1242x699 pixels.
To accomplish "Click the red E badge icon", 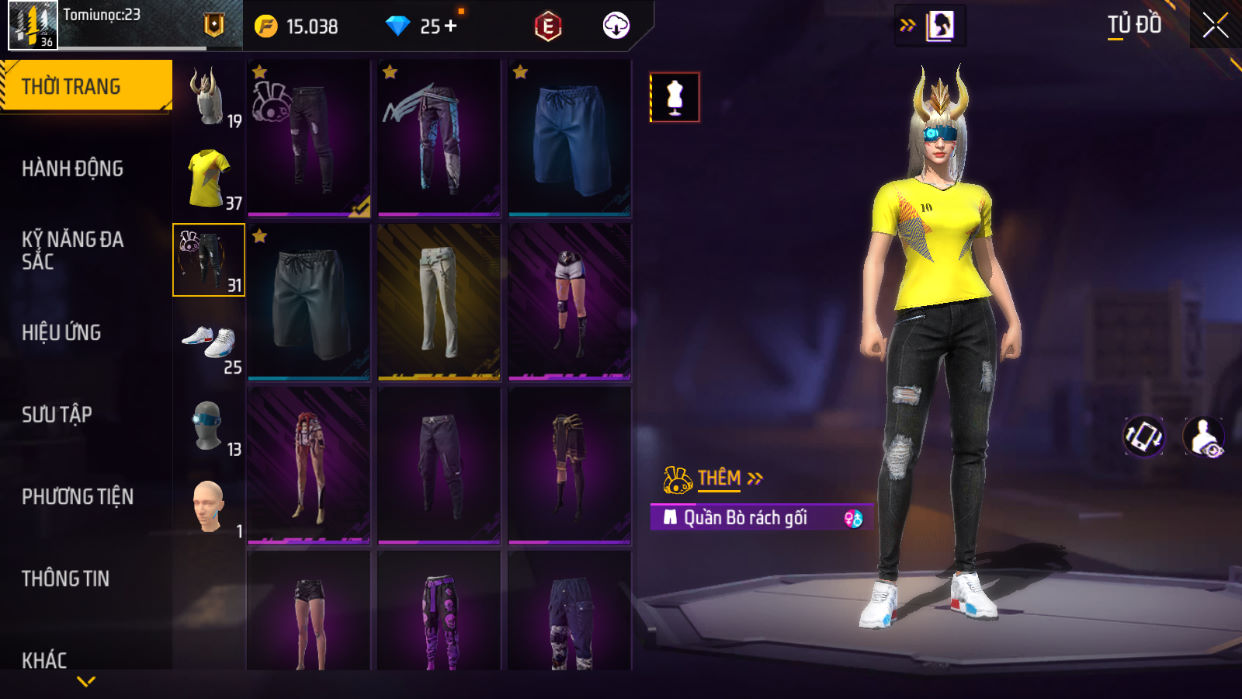I will (548, 27).
